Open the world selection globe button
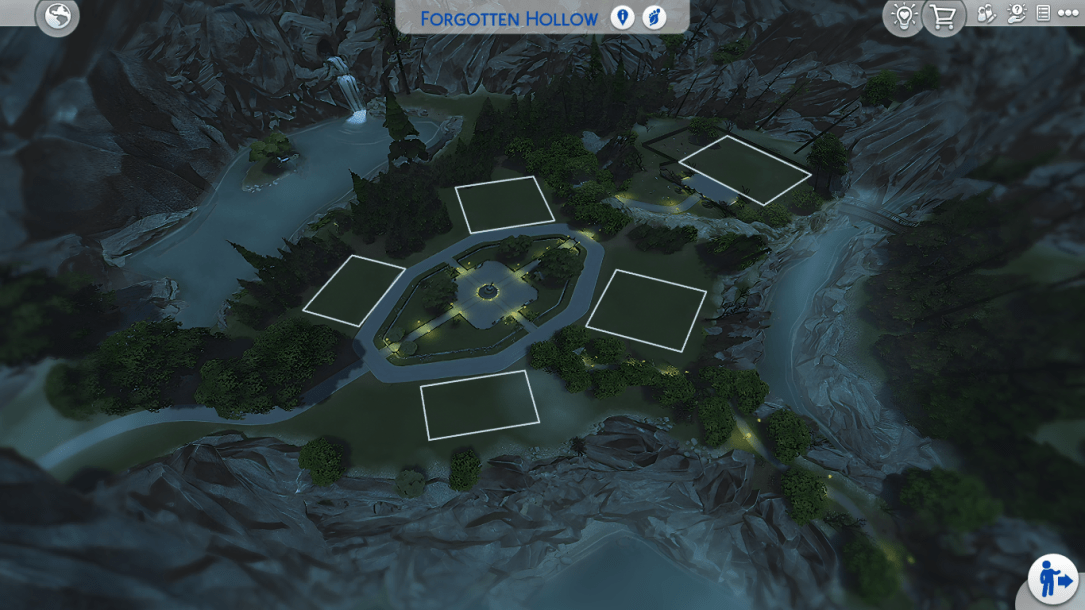 click(x=57, y=15)
